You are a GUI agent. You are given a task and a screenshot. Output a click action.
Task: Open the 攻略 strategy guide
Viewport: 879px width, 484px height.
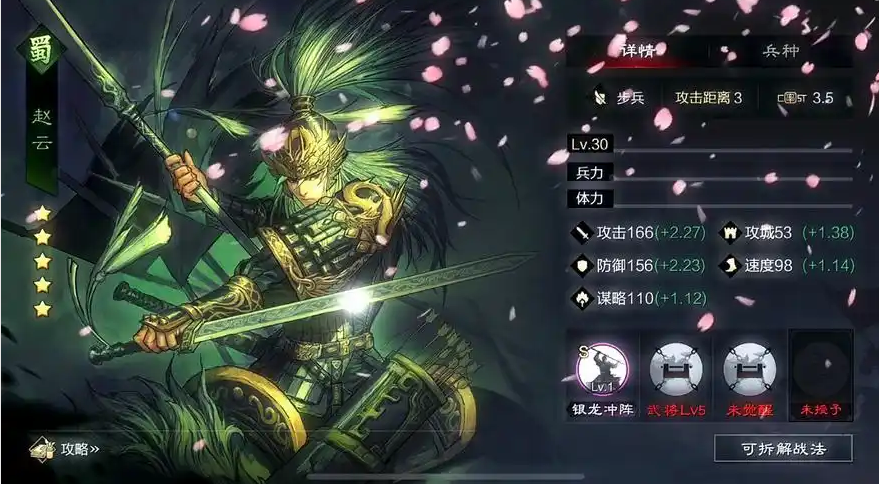pos(65,449)
